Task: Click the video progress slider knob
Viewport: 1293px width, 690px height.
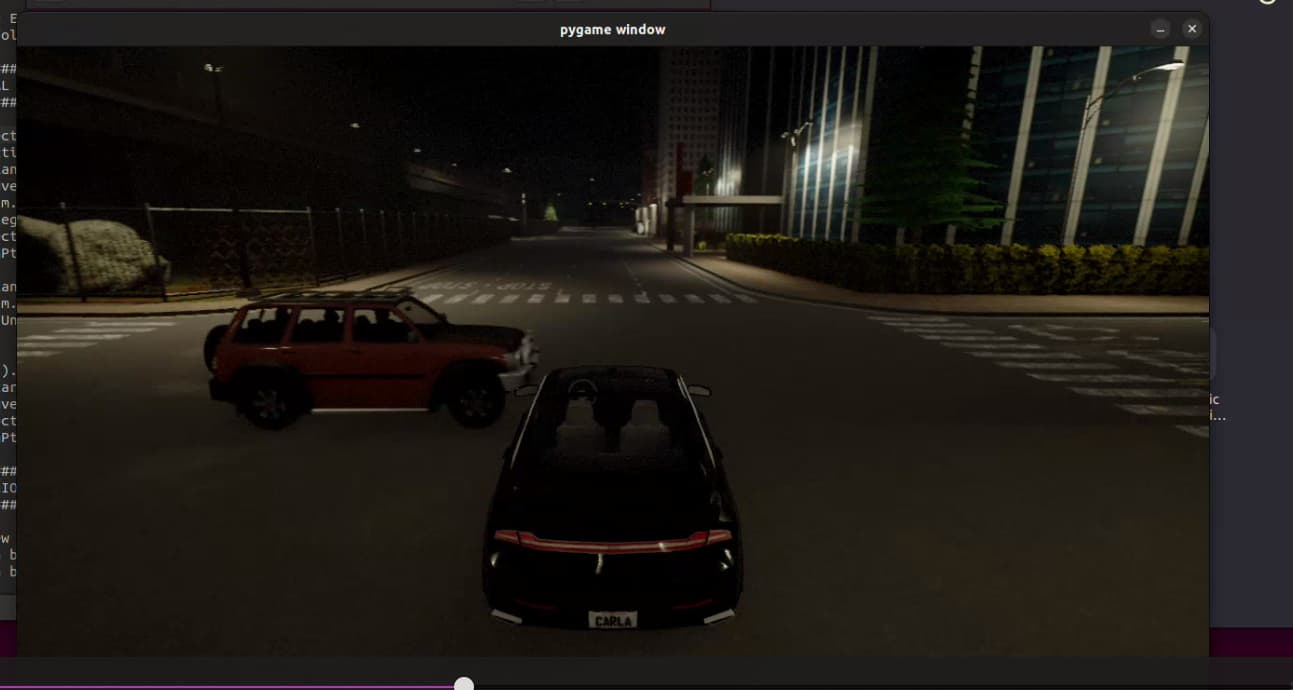Action: (x=464, y=685)
